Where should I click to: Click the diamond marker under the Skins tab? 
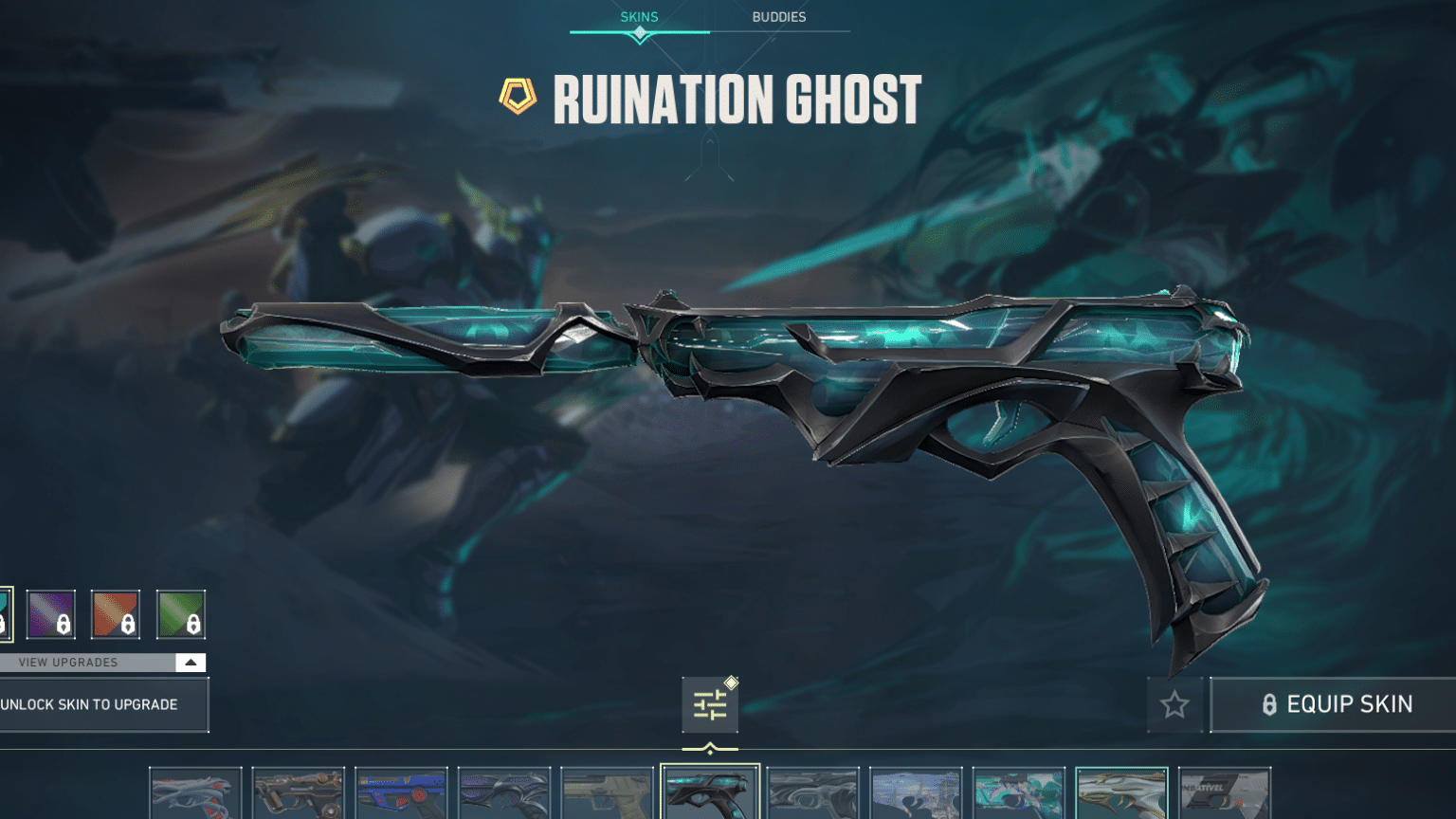pyautogui.click(x=640, y=31)
